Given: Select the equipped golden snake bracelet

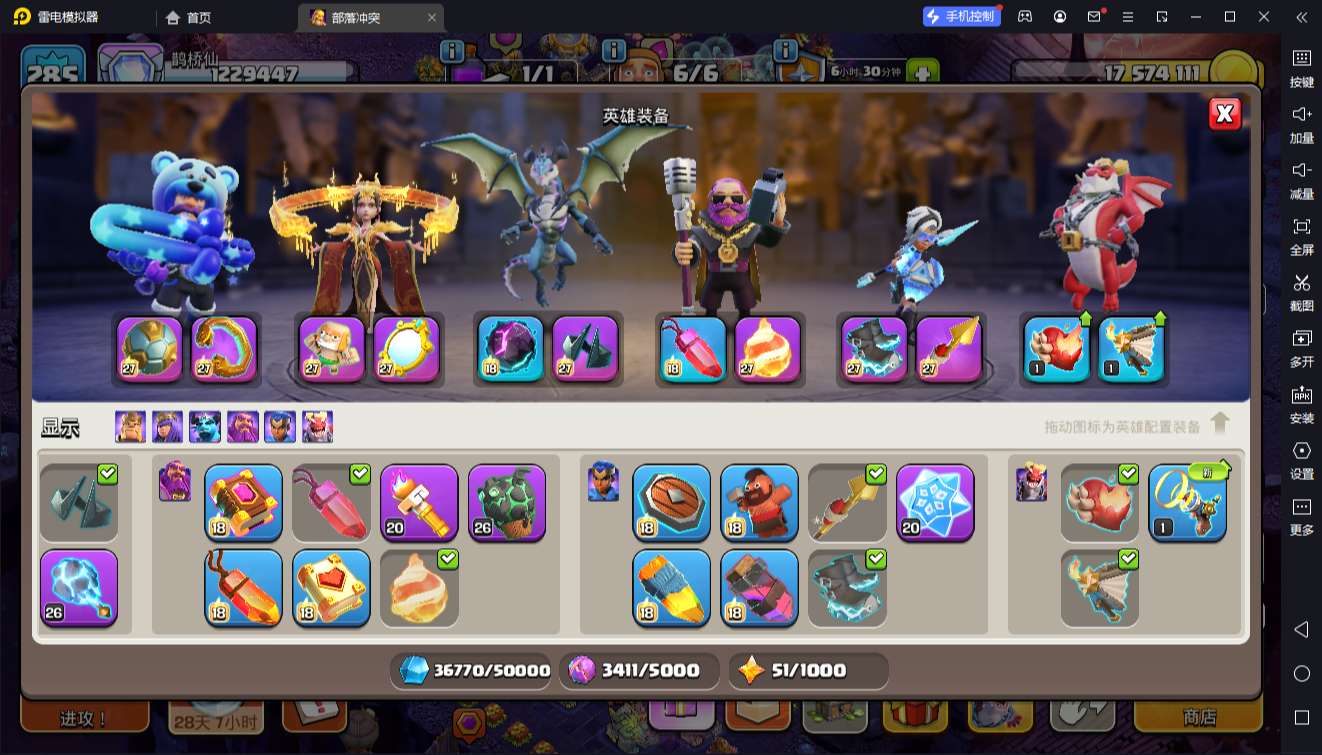Looking at the screenshot, I should (224, 349).
